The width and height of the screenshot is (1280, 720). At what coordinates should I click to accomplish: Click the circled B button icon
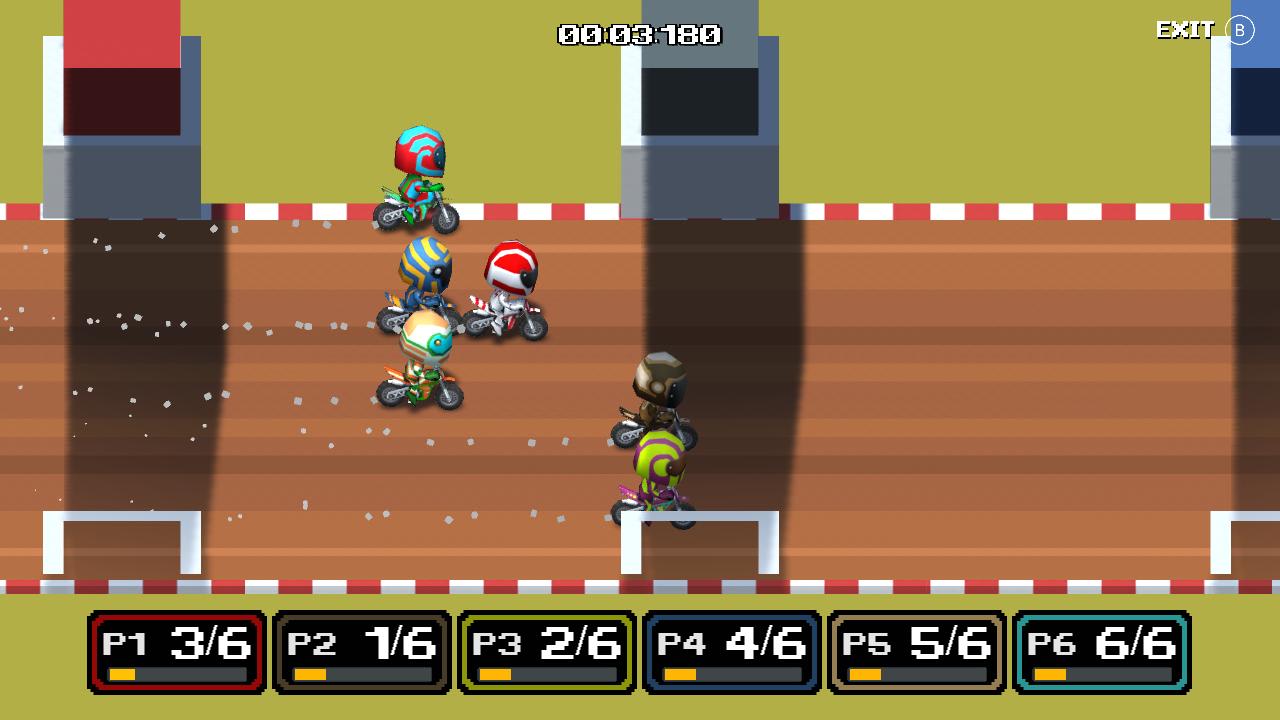[1241, 30]
